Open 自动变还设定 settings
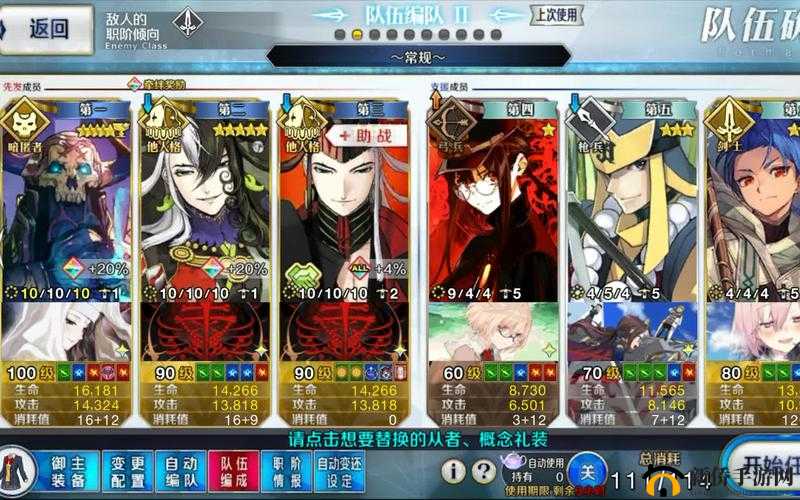This screenshot has width=800, height=500. coord(341,471)
